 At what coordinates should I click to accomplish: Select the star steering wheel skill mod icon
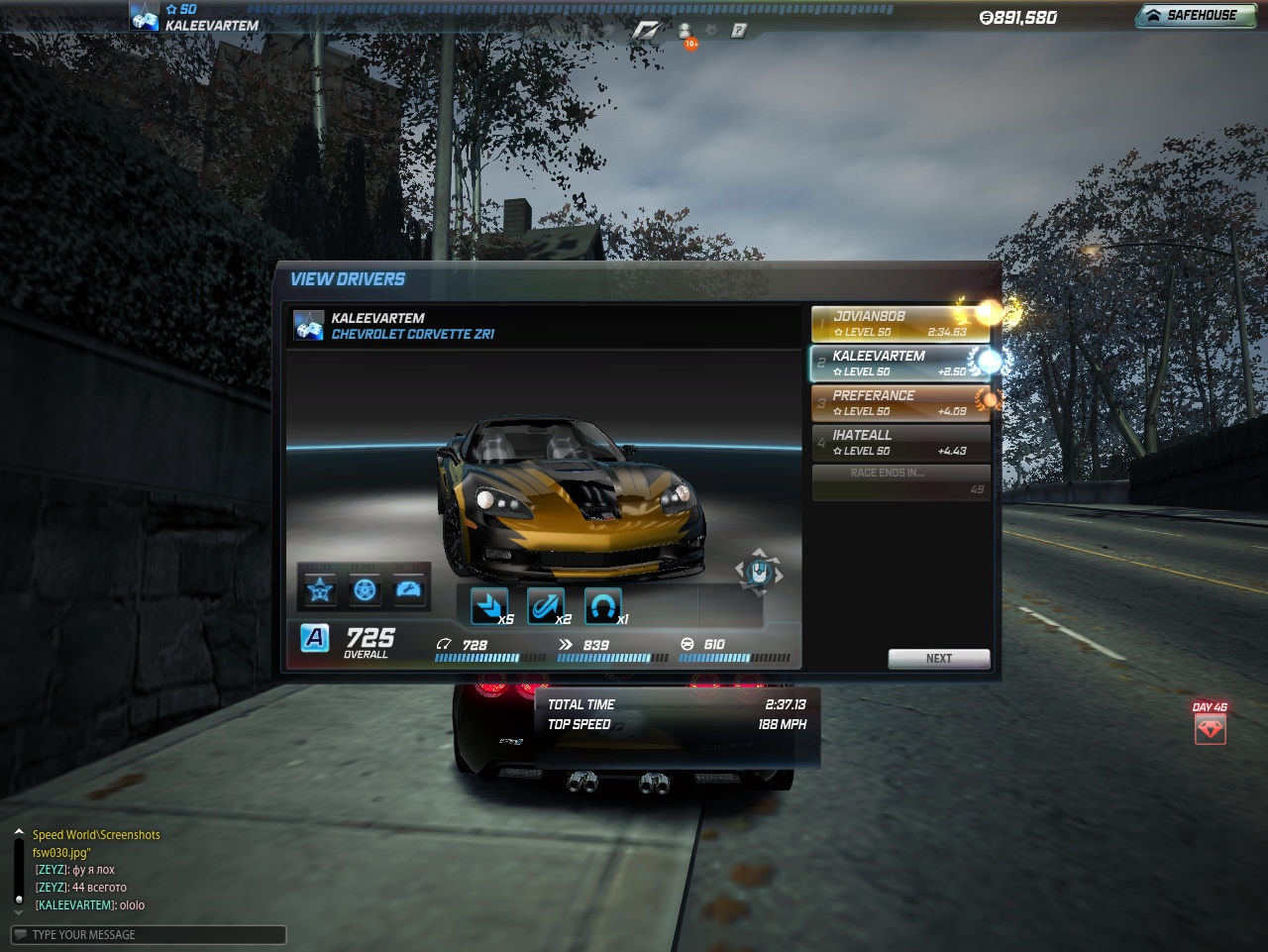coord(319,590)
